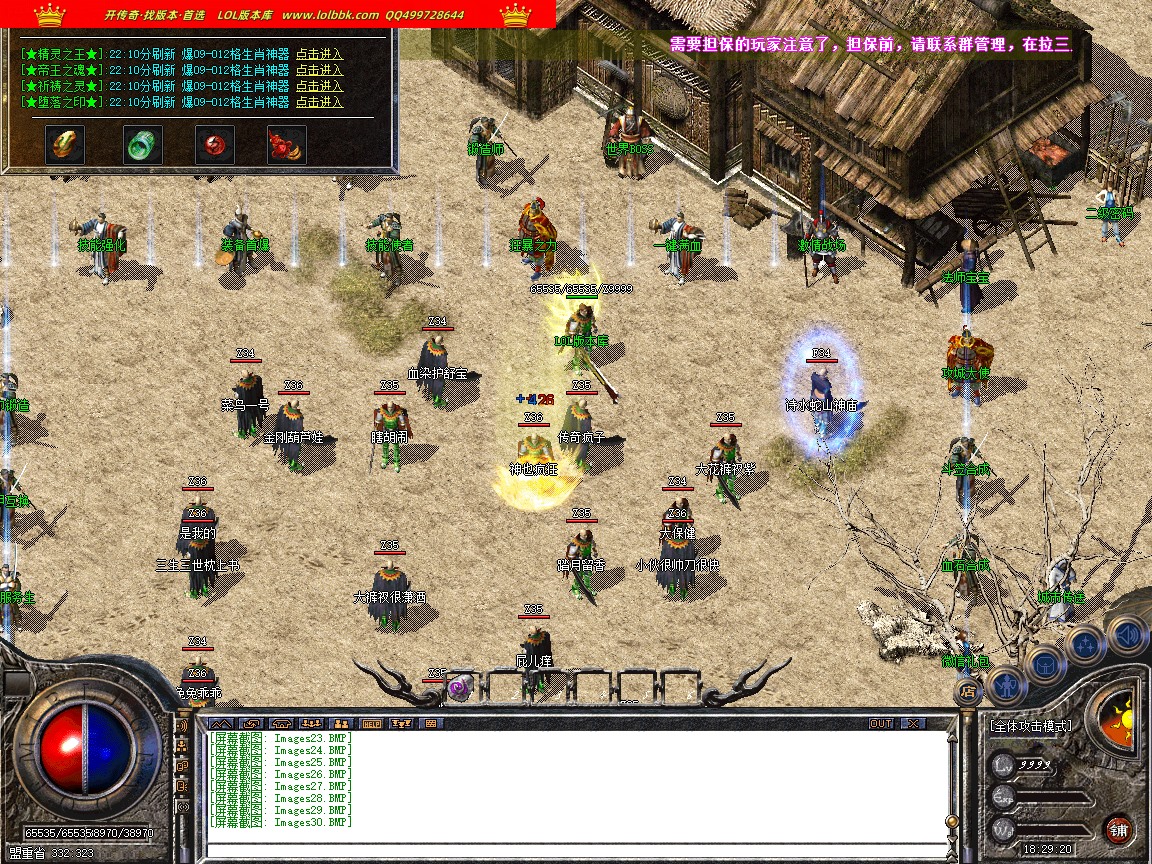Enter the 精灵之王 boss map link
The height and width of the screenshot is (864, 1152).
[319, 54]
